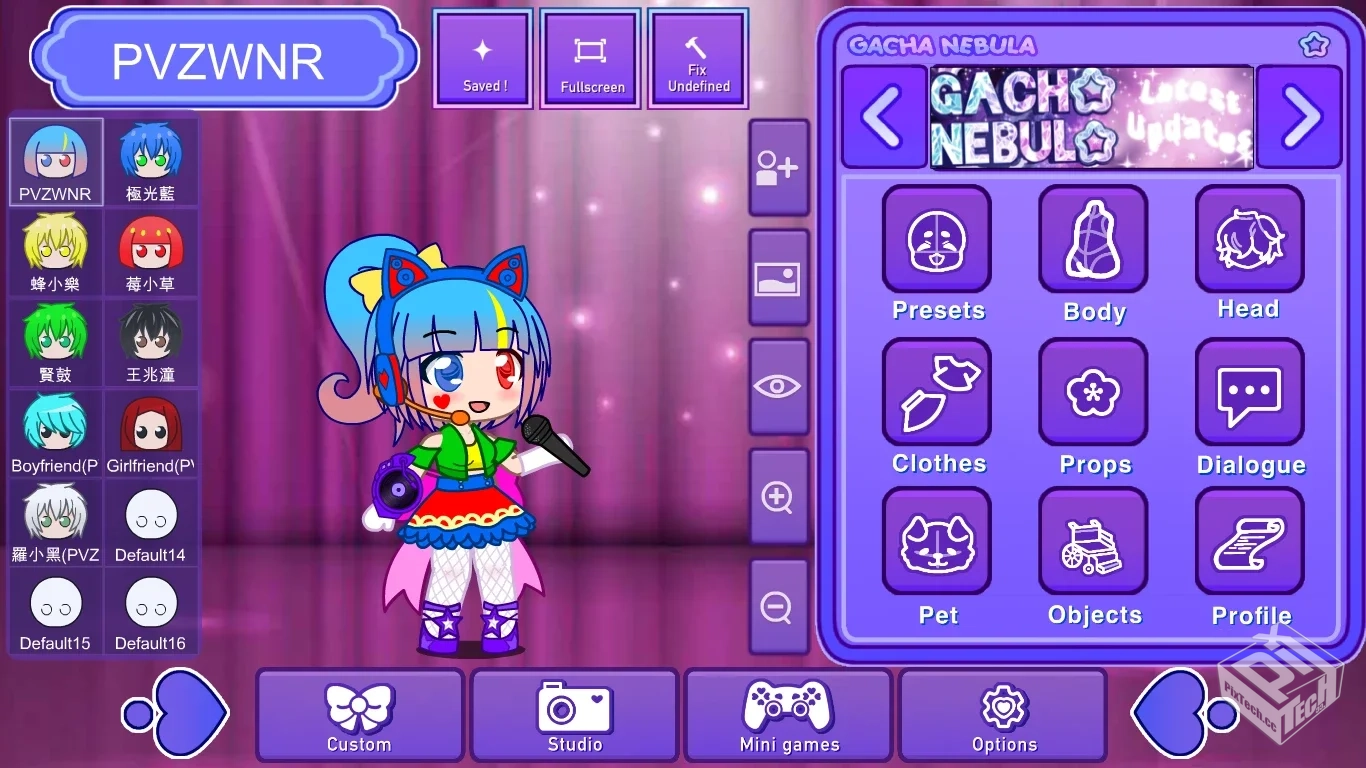Toggle the star favorite icon top right
This screenshot has width=1366, height=768.
[x=1314, y=44]
